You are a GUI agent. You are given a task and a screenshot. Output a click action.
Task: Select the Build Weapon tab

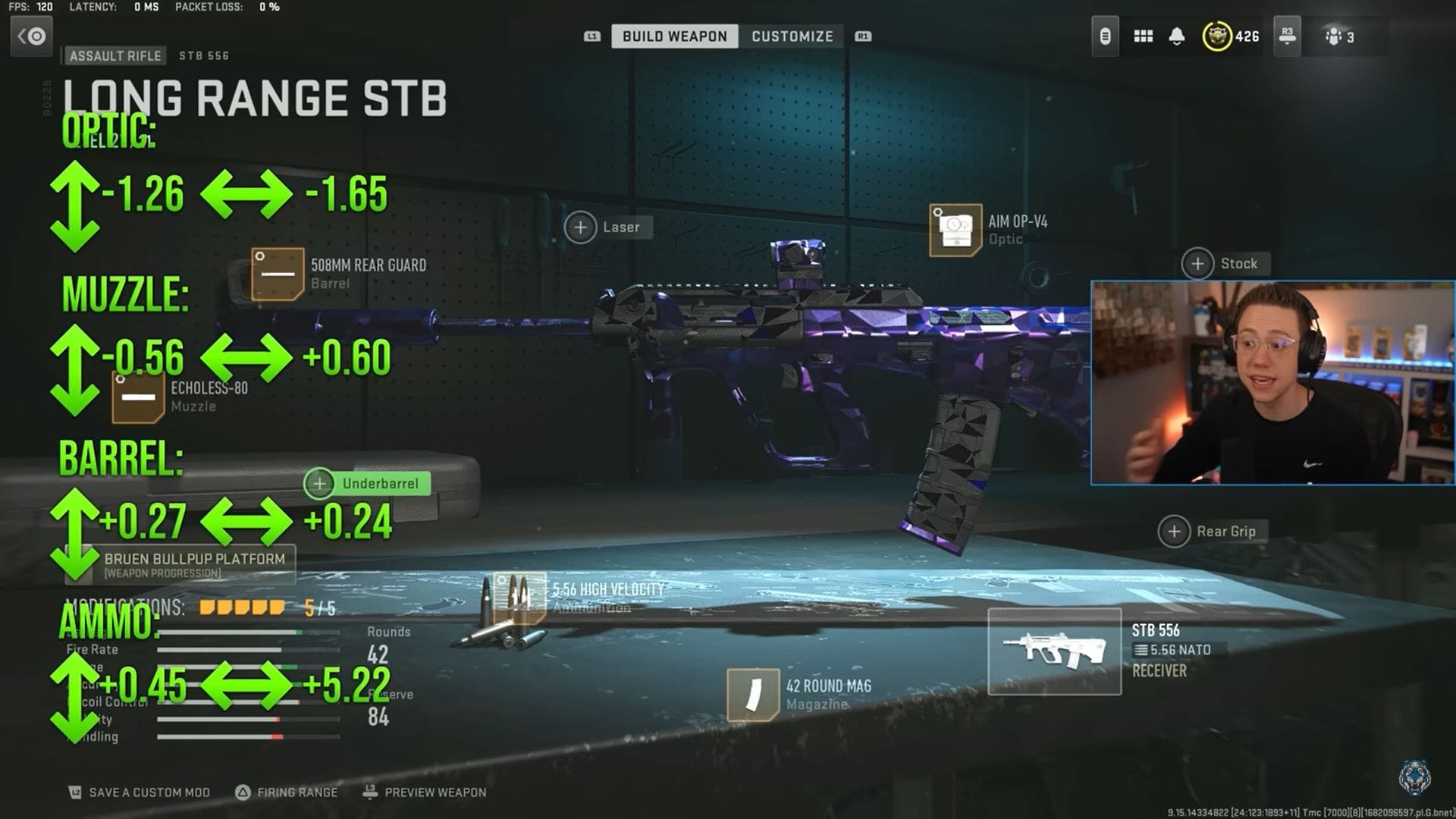[x=673, y=36]
